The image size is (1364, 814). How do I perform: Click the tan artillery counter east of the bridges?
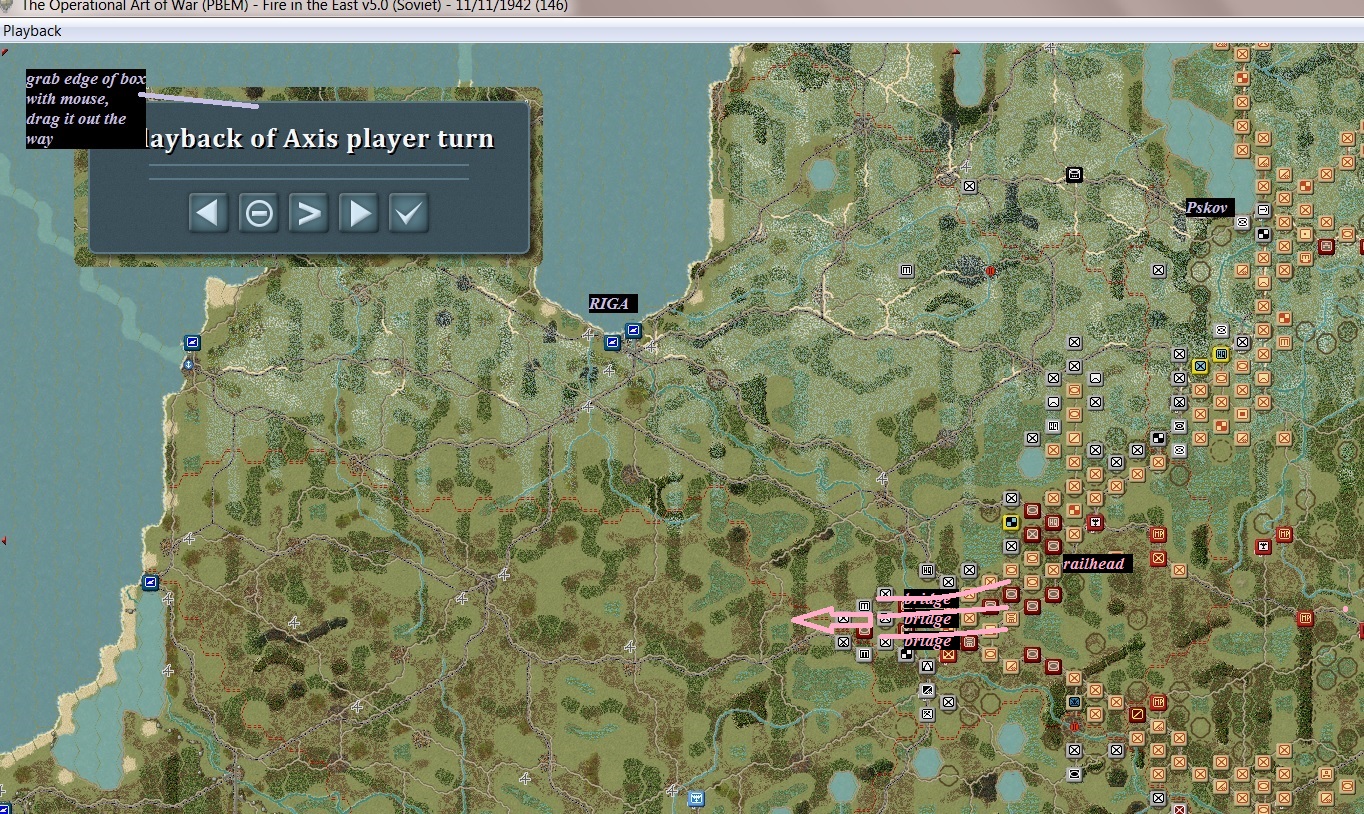click(1010, 619)
